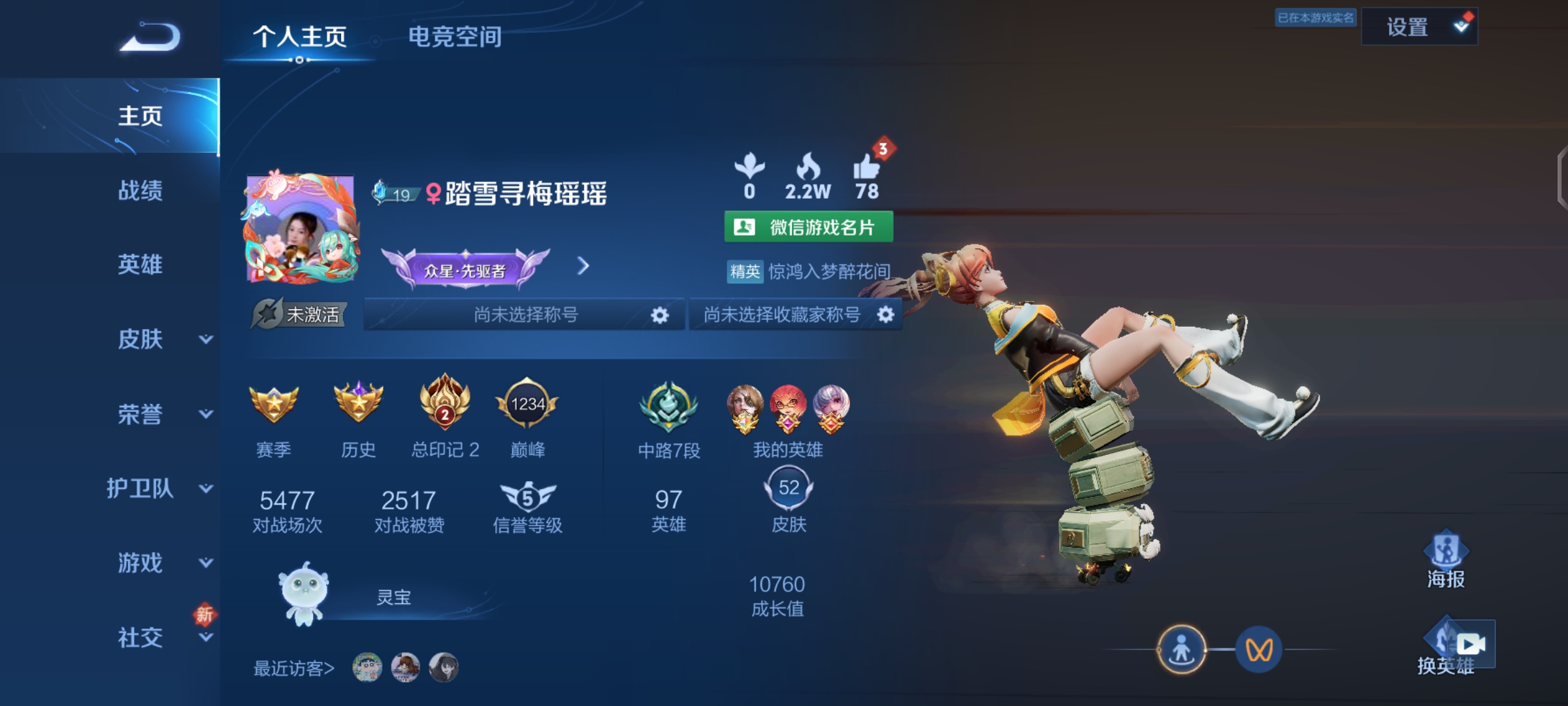
Task: Choose a title via 尚未选择称号
Action: [x=525, y=315]
